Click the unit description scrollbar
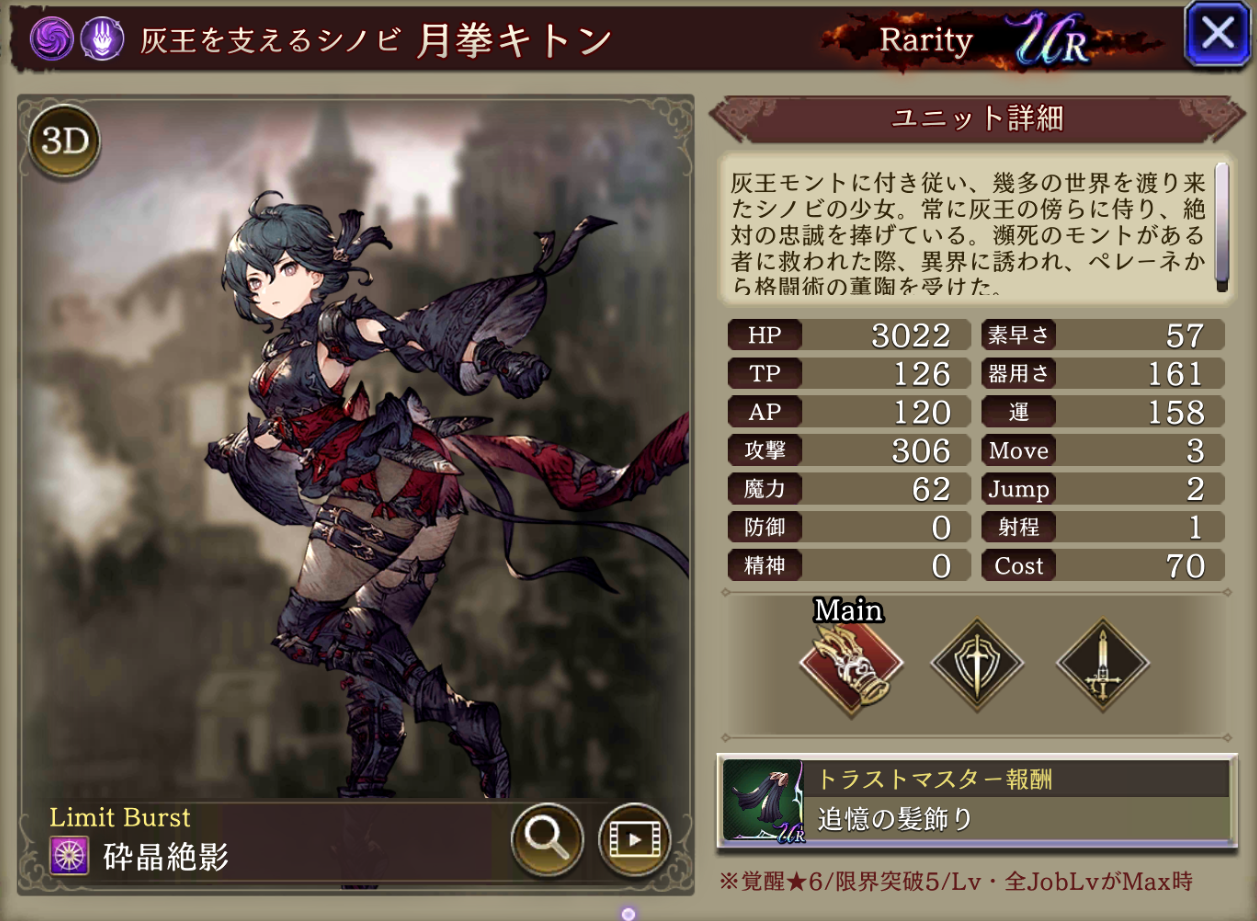This screenshot has width=1257, height=921. [1221, 228]
